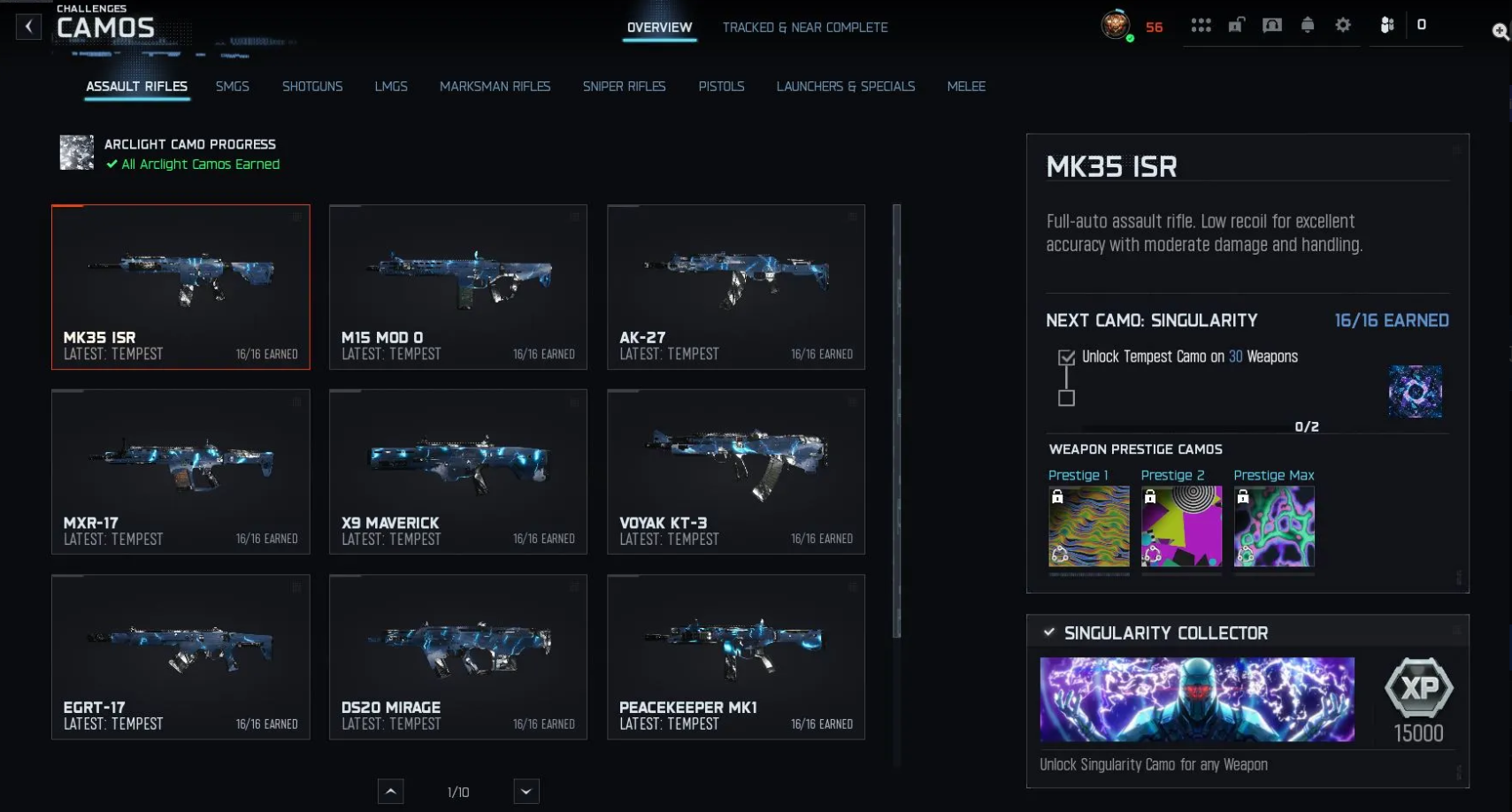Open search with the magnifier icon

click(1500, 32)
